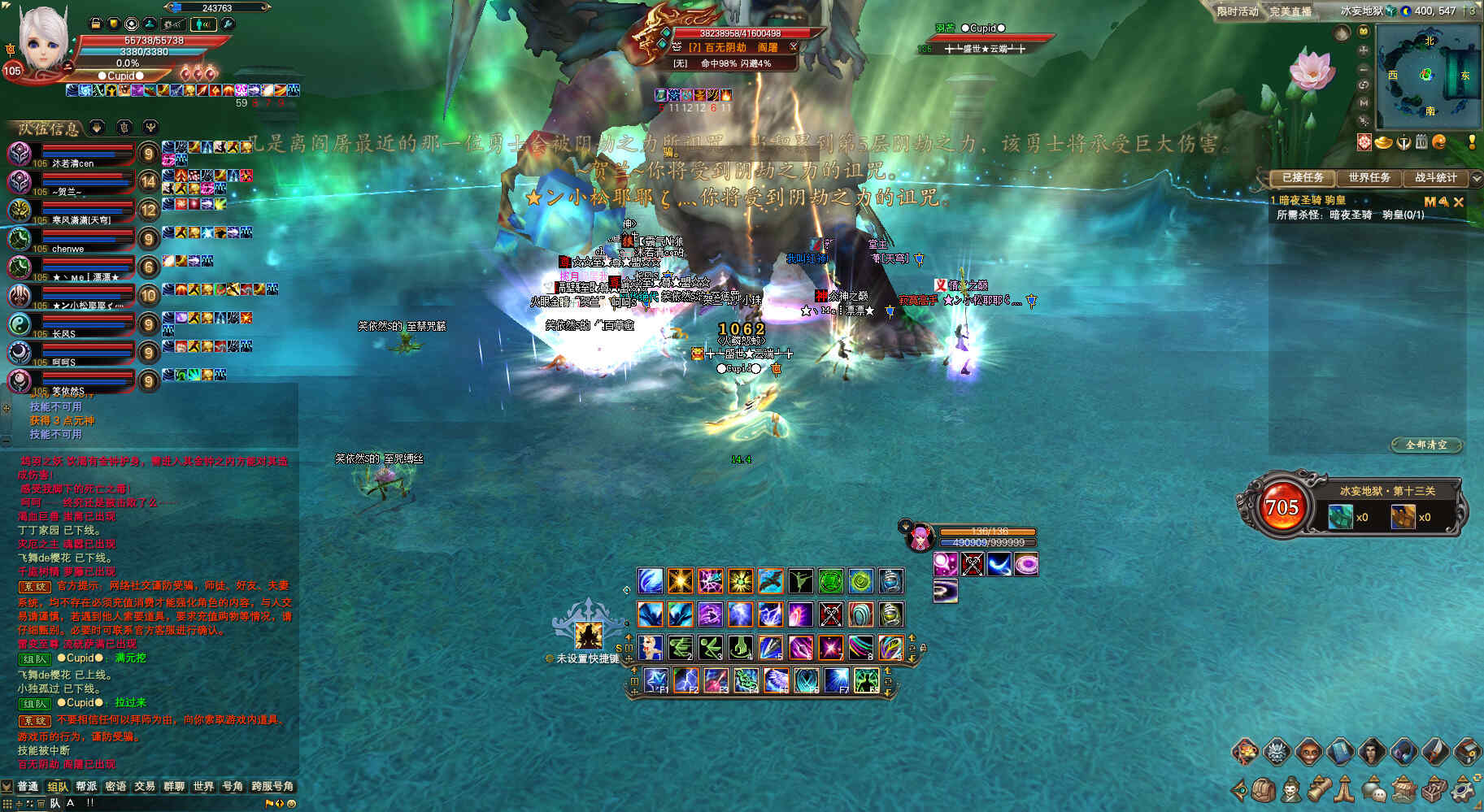Use the skill in hotbar slot F2
Viewport: 1484px width, 812px height.
tap(685, 679)
